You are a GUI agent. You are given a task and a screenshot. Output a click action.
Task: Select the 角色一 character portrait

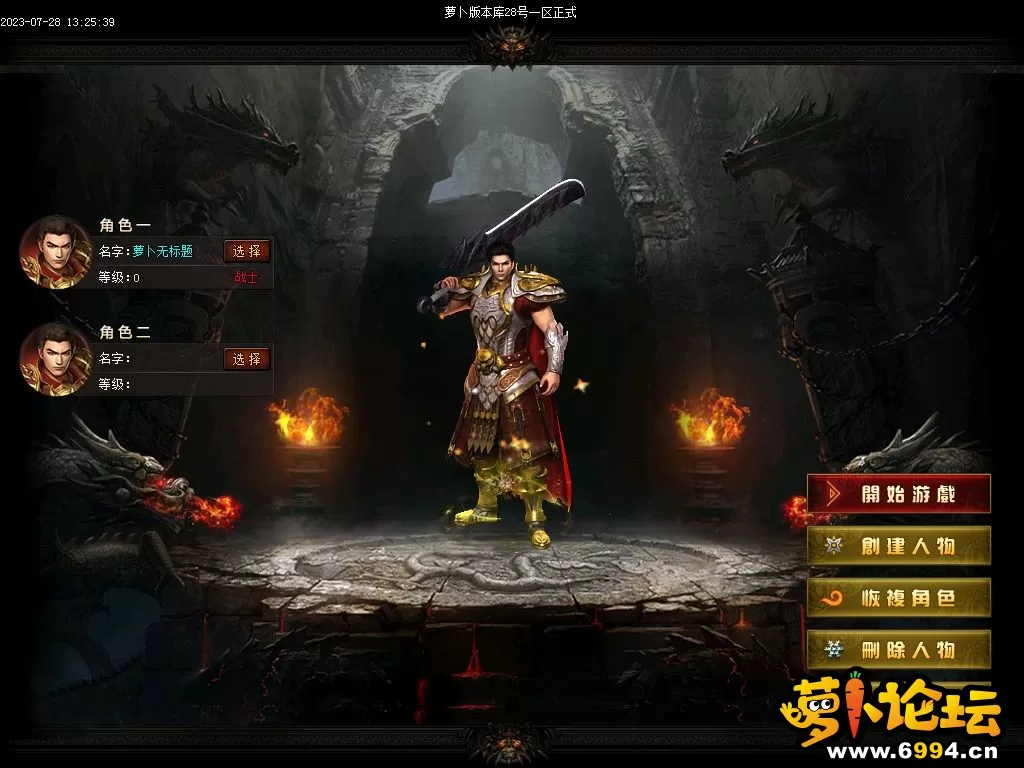56,251
